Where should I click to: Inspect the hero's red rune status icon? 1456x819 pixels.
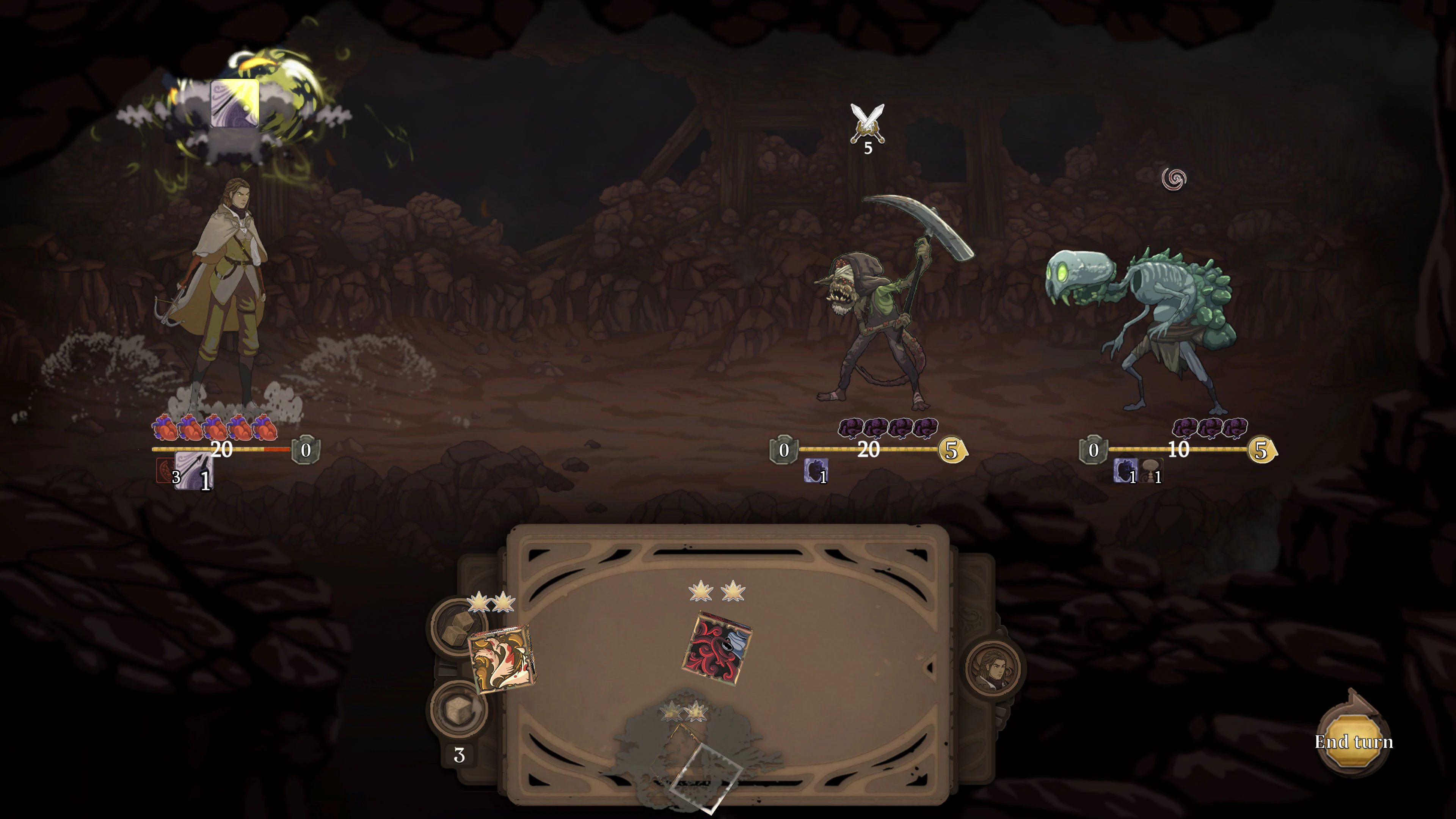165,470
